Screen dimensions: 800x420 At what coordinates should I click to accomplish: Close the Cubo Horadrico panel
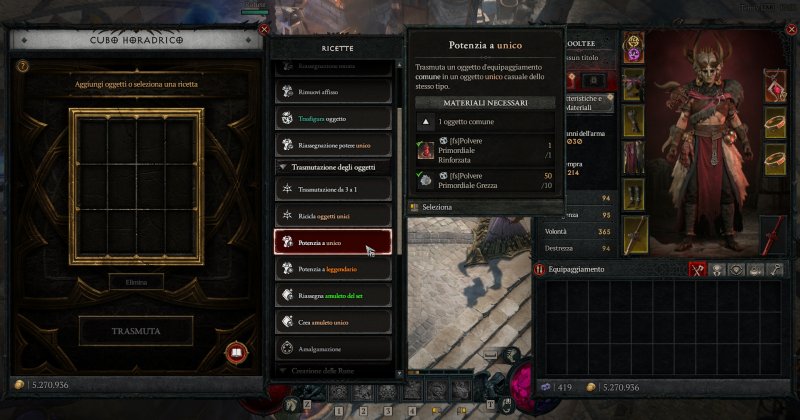(264, 30)
